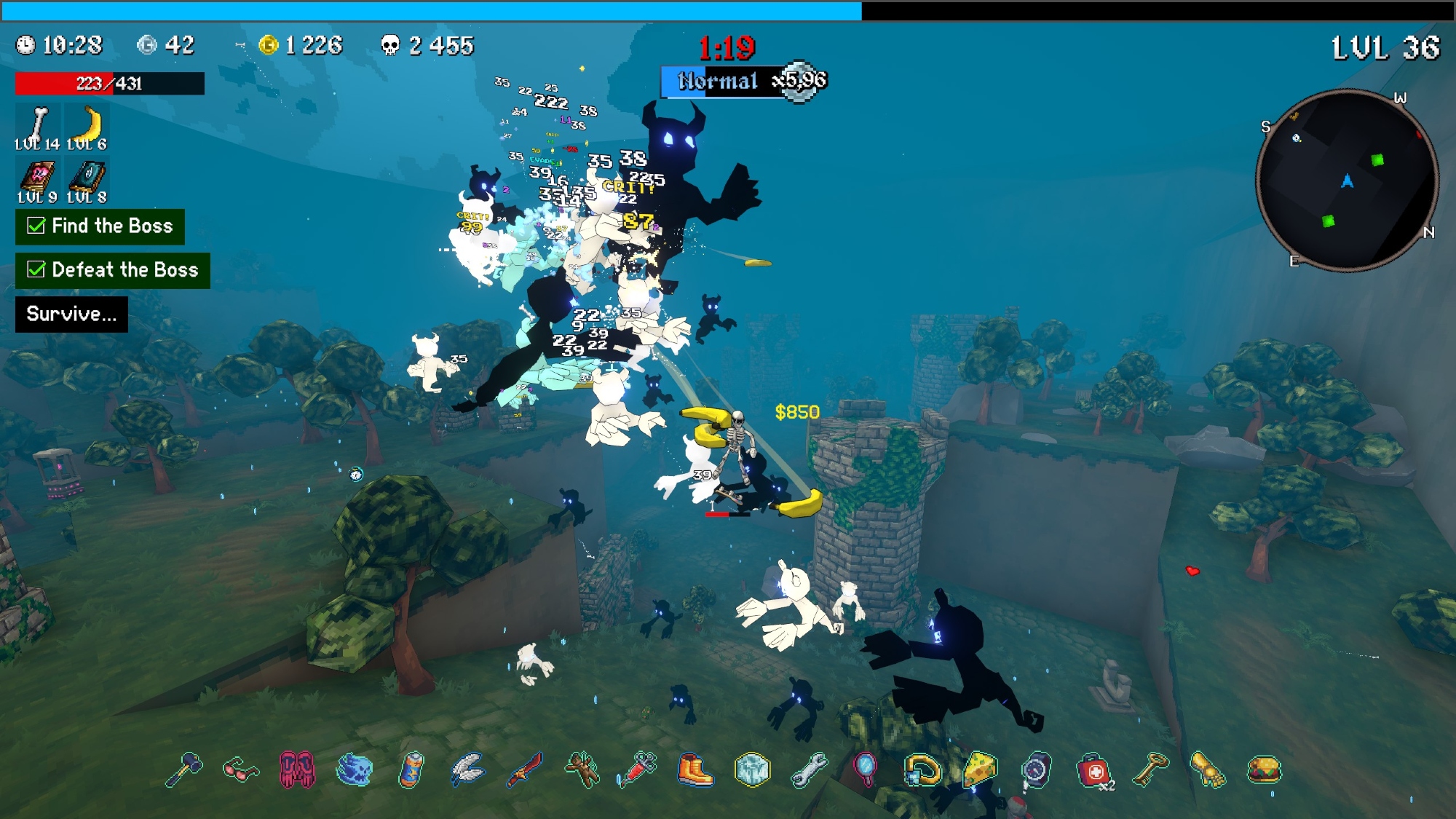Select the Find the Boss objective

100,226
